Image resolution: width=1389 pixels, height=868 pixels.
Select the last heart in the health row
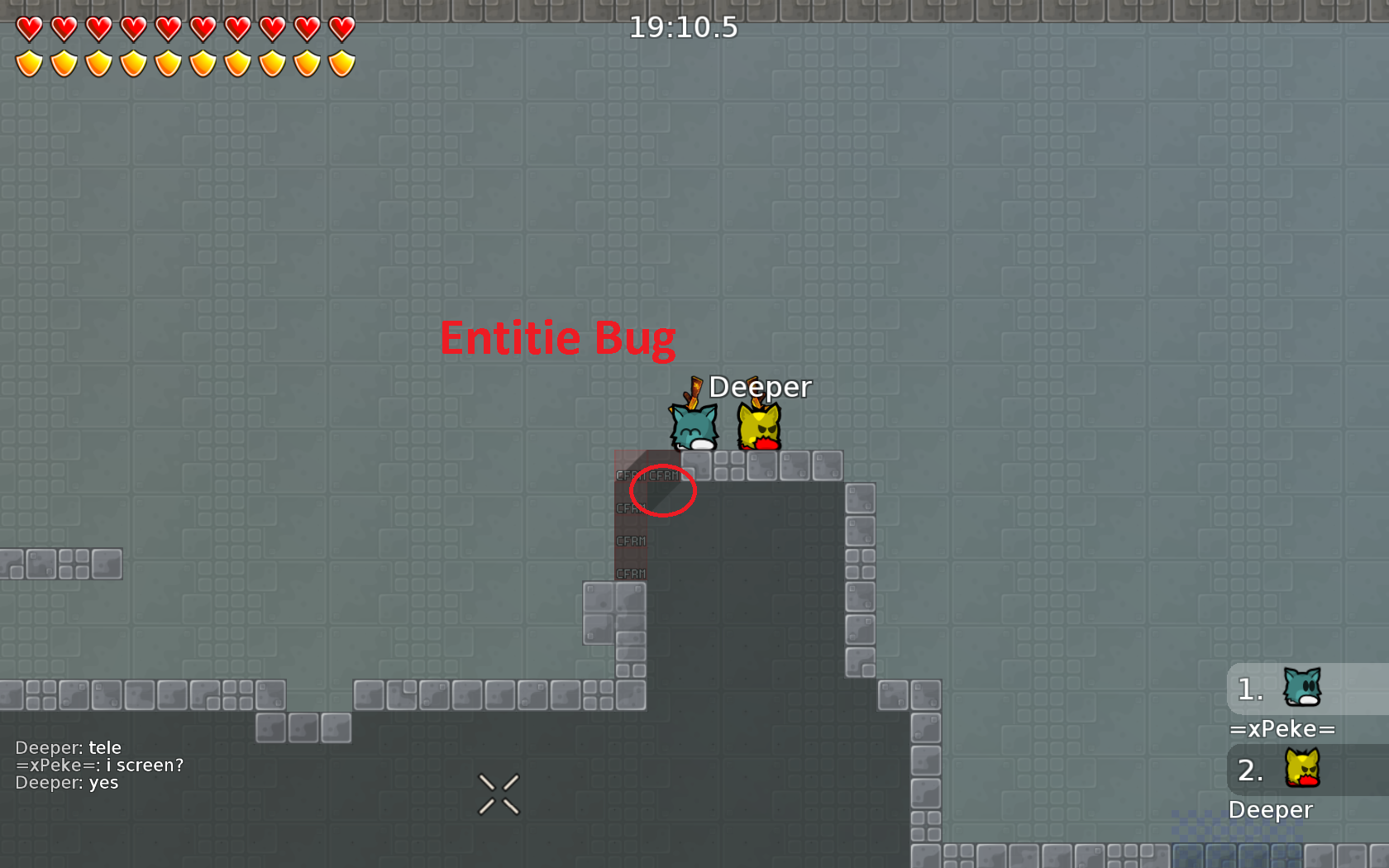(x=341, y=28)
